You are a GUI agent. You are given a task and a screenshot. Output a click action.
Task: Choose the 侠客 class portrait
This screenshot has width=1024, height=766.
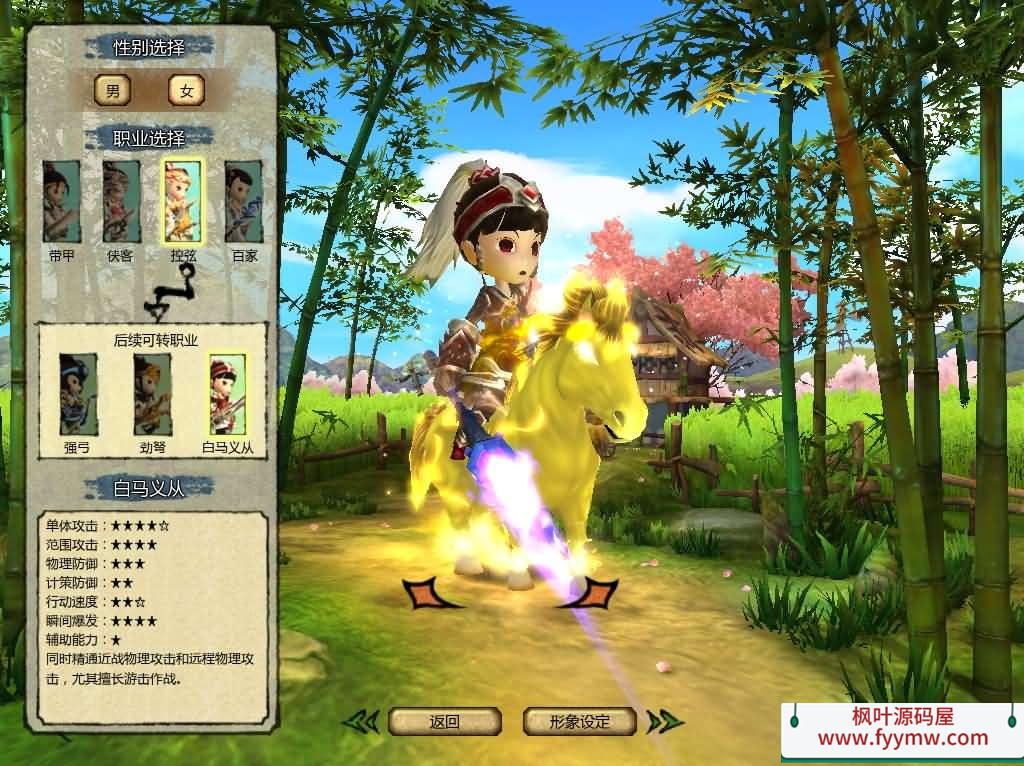[x=121, y=201]
